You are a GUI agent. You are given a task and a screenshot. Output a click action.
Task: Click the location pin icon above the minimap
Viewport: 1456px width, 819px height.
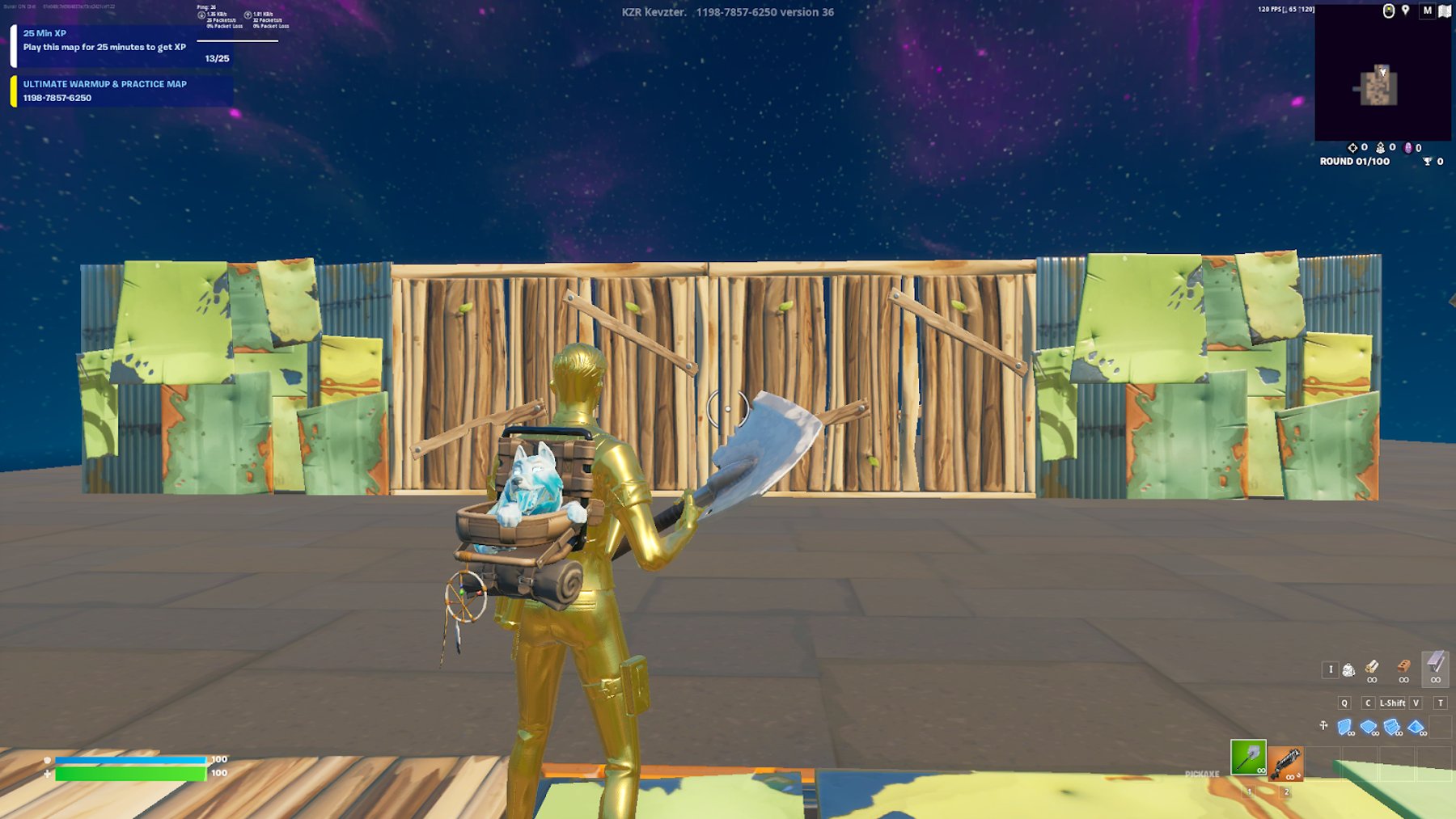tap(1404, 10)
